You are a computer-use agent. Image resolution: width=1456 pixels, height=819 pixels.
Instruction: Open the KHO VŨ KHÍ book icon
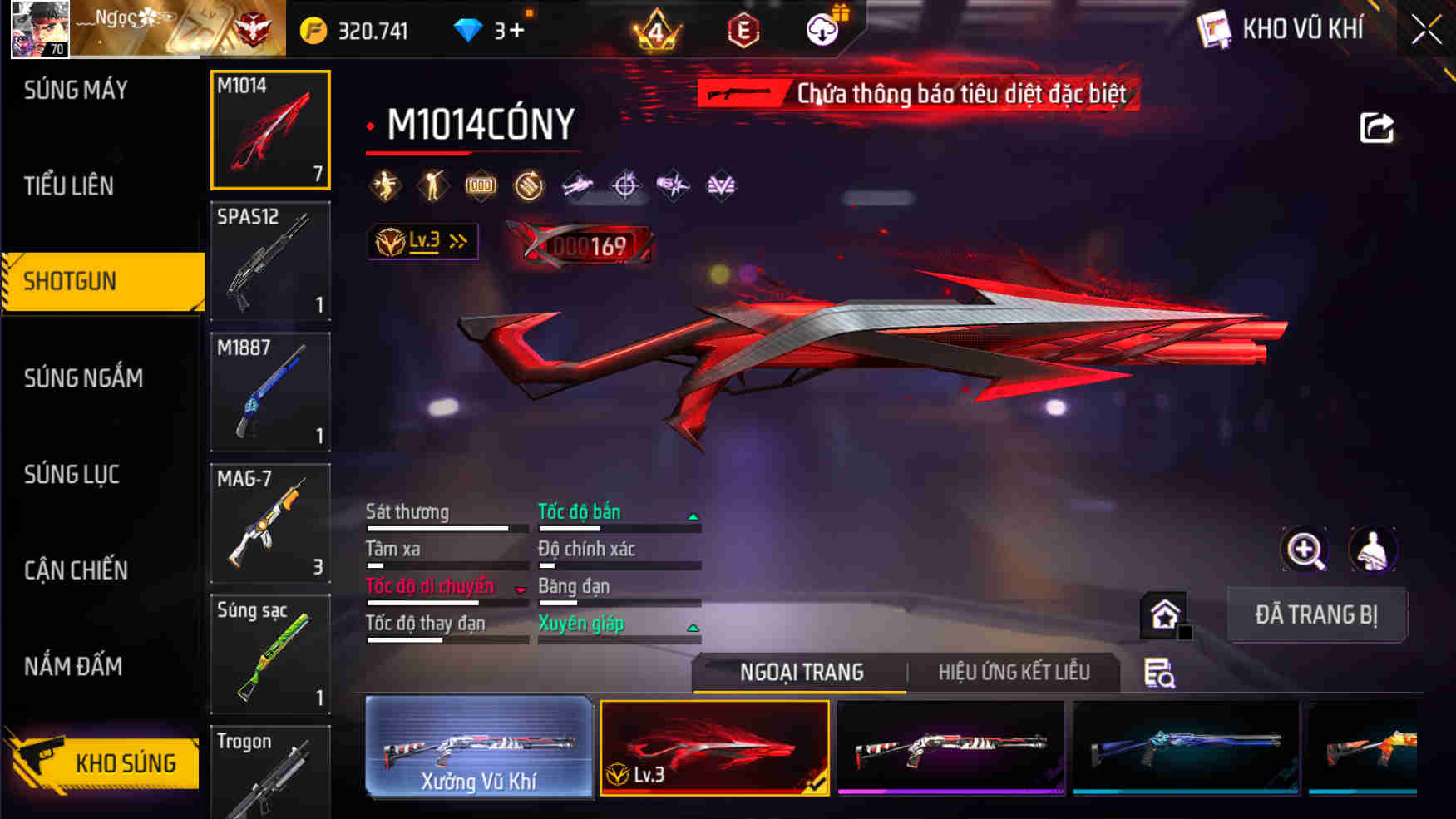click(x=1216, y=27)
